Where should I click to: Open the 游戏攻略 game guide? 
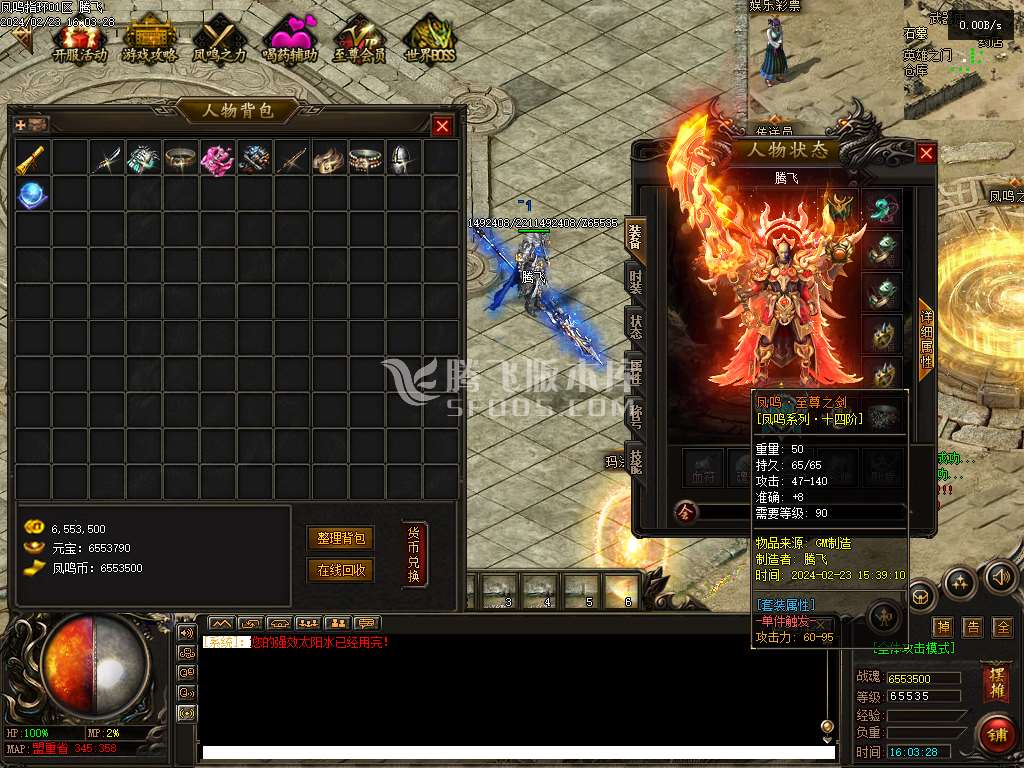click(150, 40)
